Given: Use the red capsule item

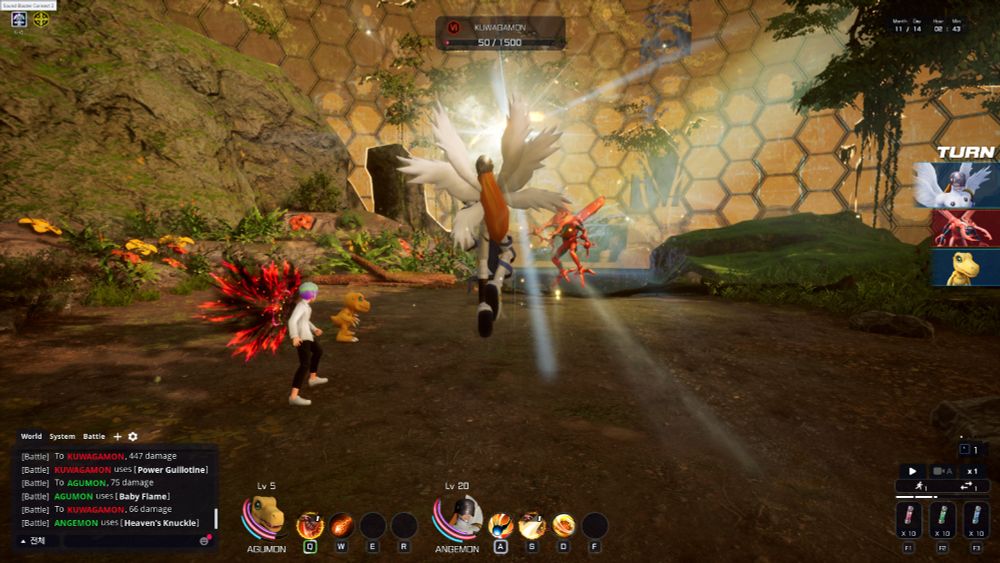Looking at the screenshot, I should pos(910,520).
